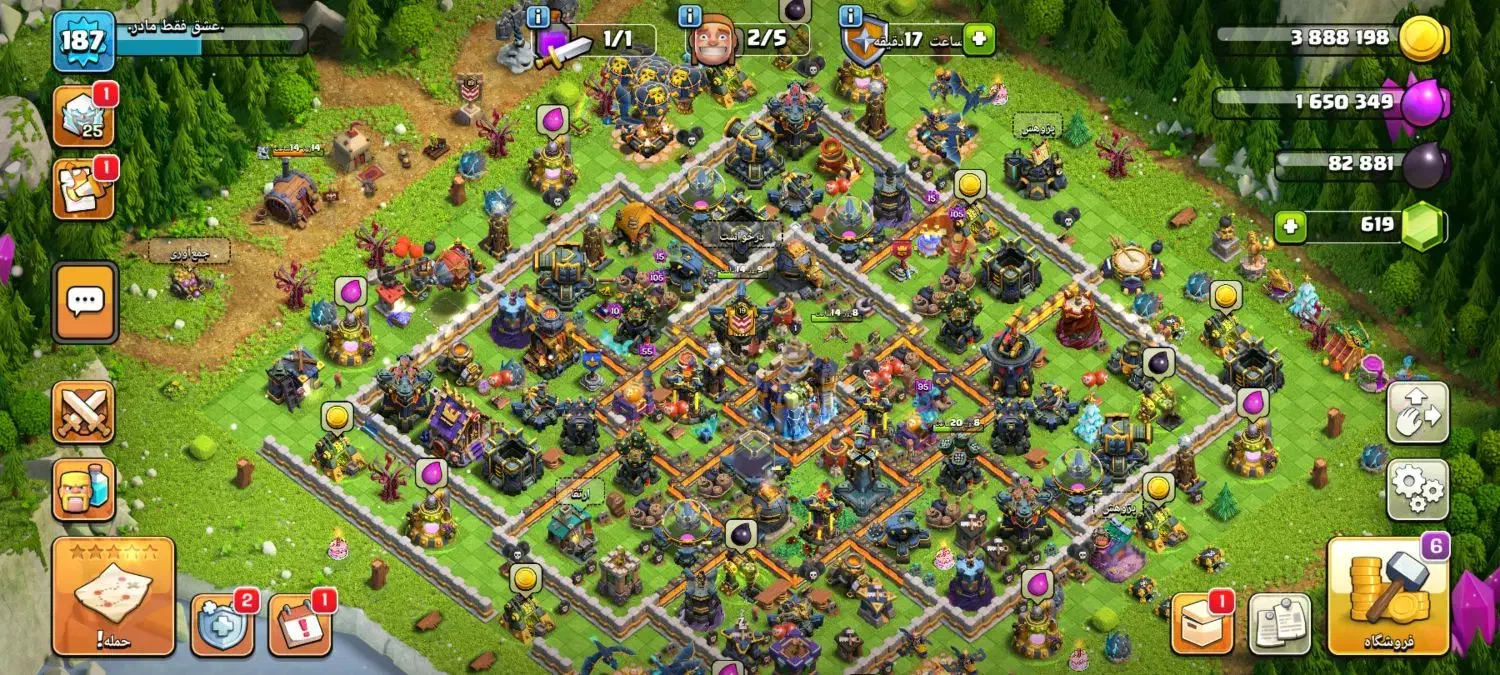Image resolution: width=1500 pixels, height=675 pixels.
Task: Open the orange notes icon below the ore
Action: coord(83,189)
